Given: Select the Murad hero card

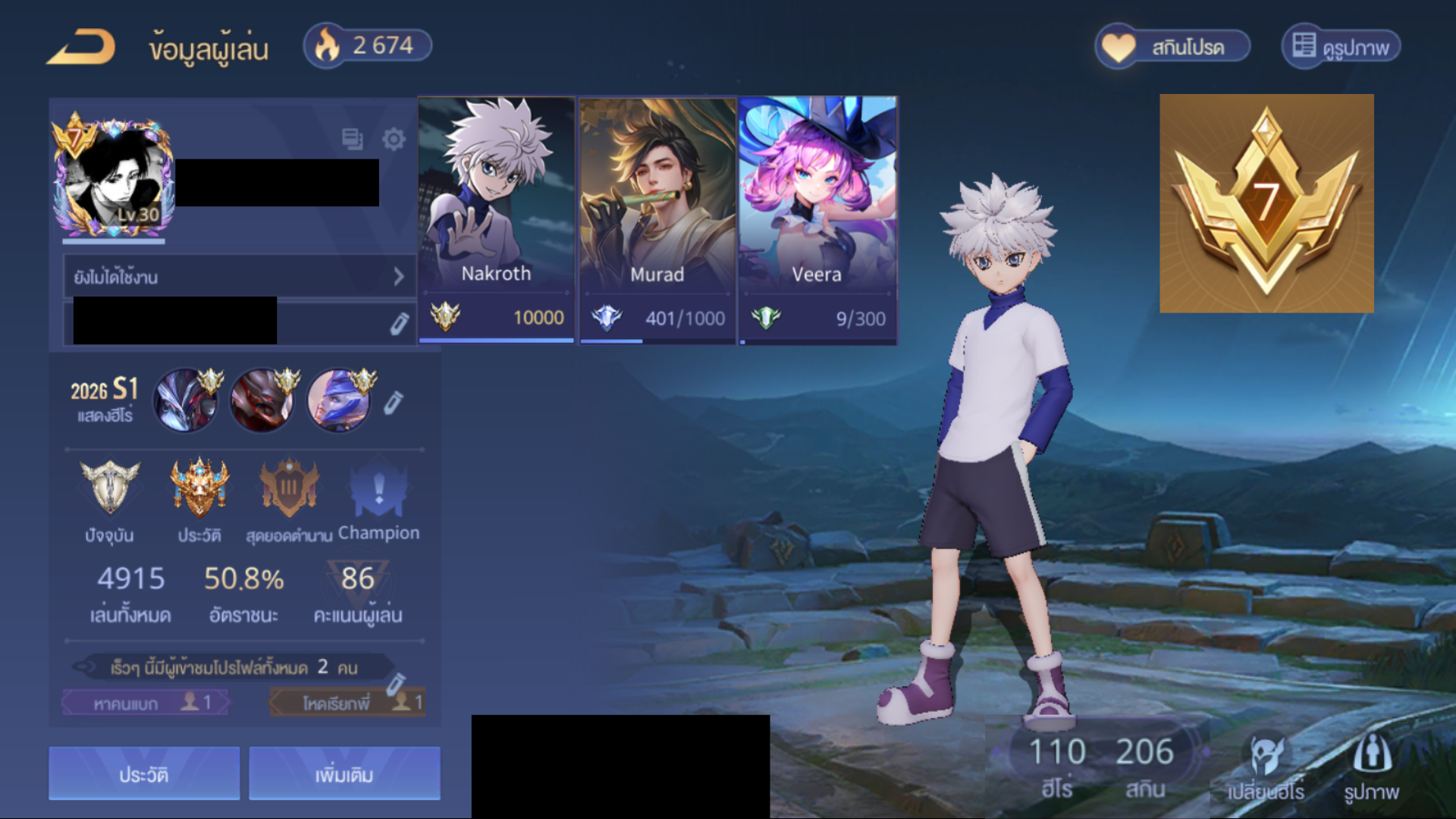Looking at the screenshot, I should [x=657, y=220].
